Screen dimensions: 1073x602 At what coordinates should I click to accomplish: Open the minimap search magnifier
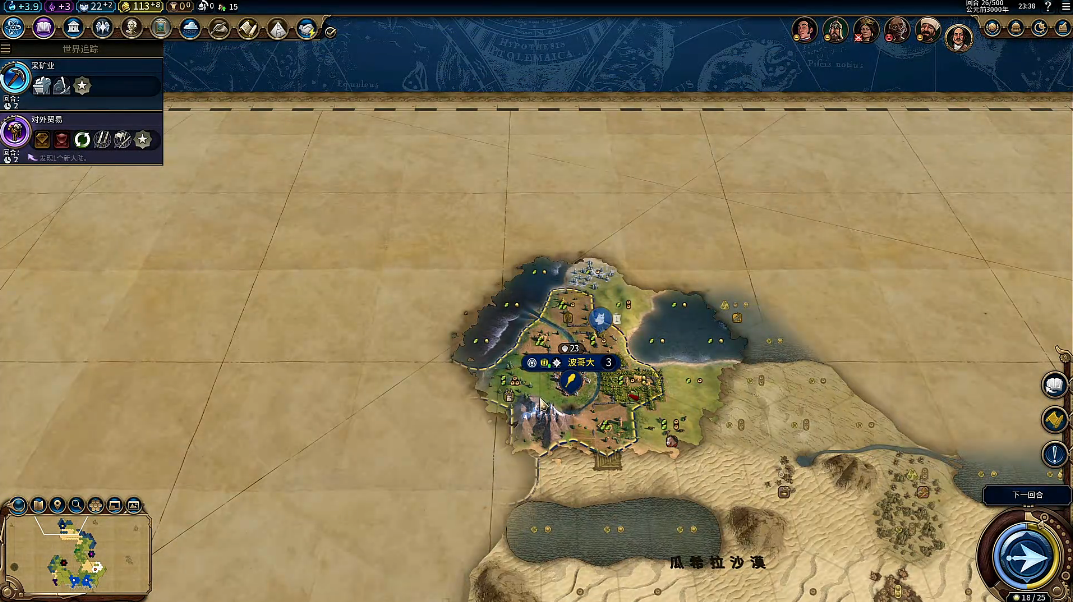76,505
